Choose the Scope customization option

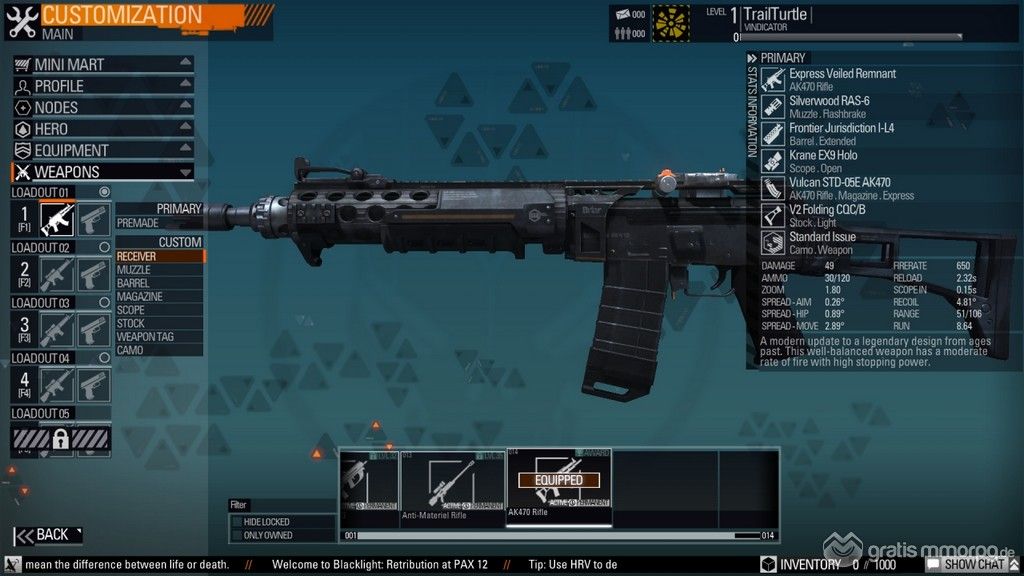click(158, 310)
